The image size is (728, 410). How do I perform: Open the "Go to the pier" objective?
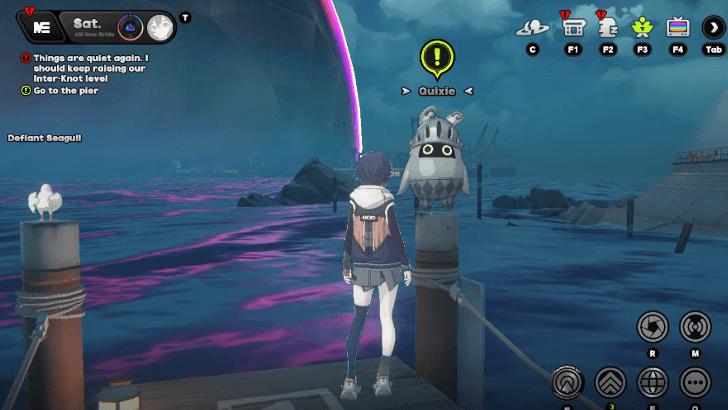[x=66, y=90]
